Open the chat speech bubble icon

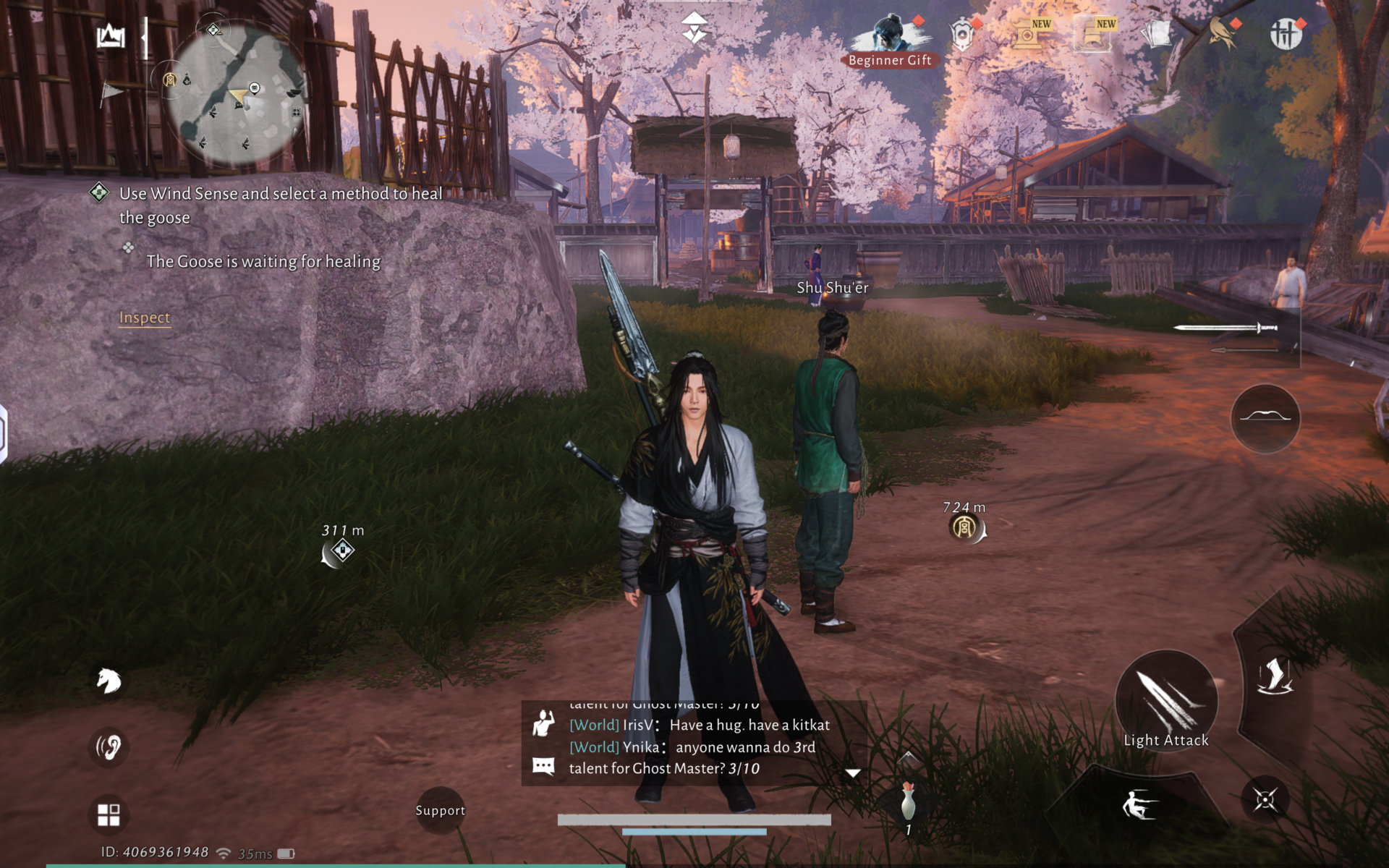tap(543, 766)
